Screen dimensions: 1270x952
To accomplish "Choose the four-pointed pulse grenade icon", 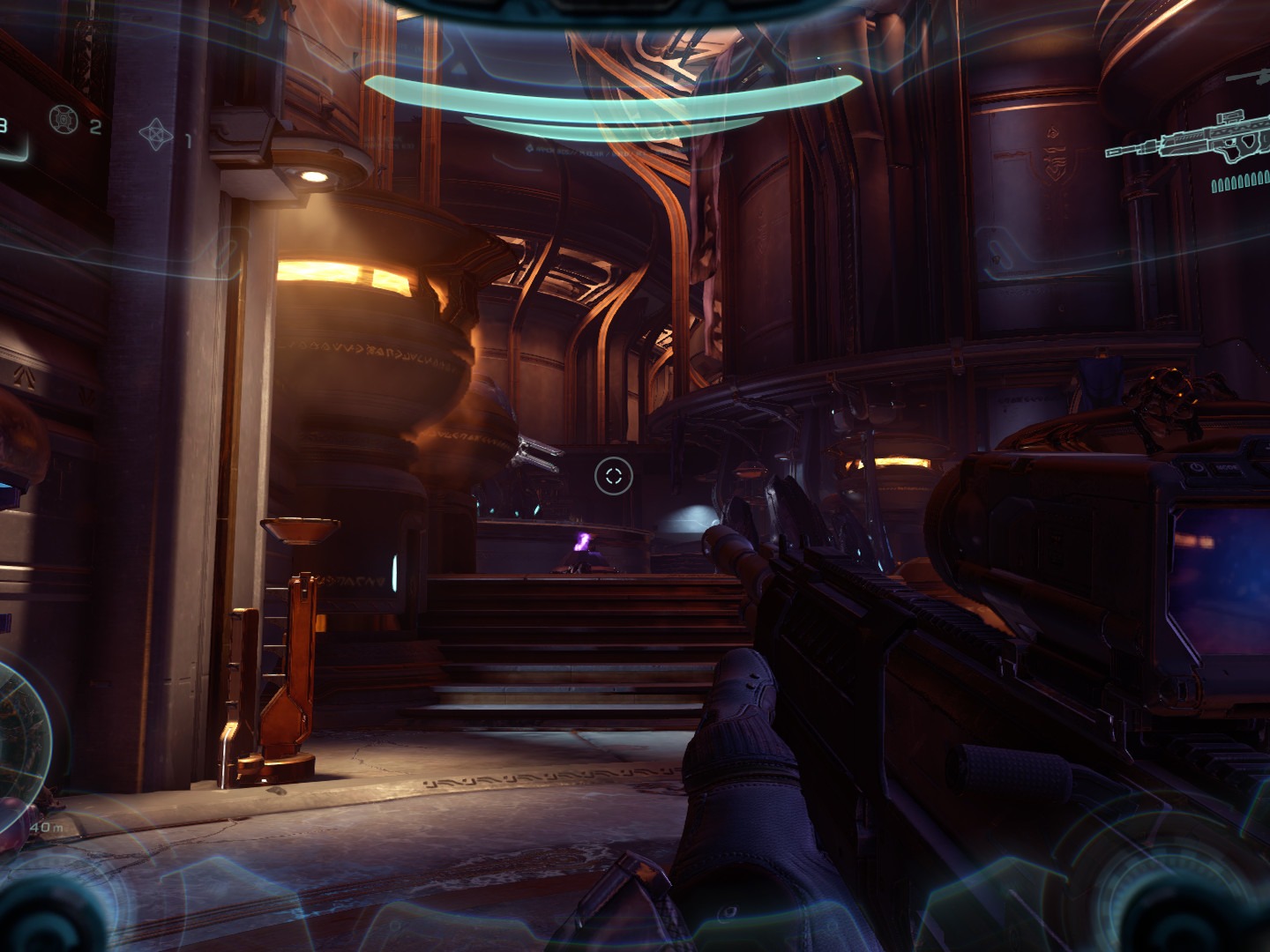I will (154, 132).
